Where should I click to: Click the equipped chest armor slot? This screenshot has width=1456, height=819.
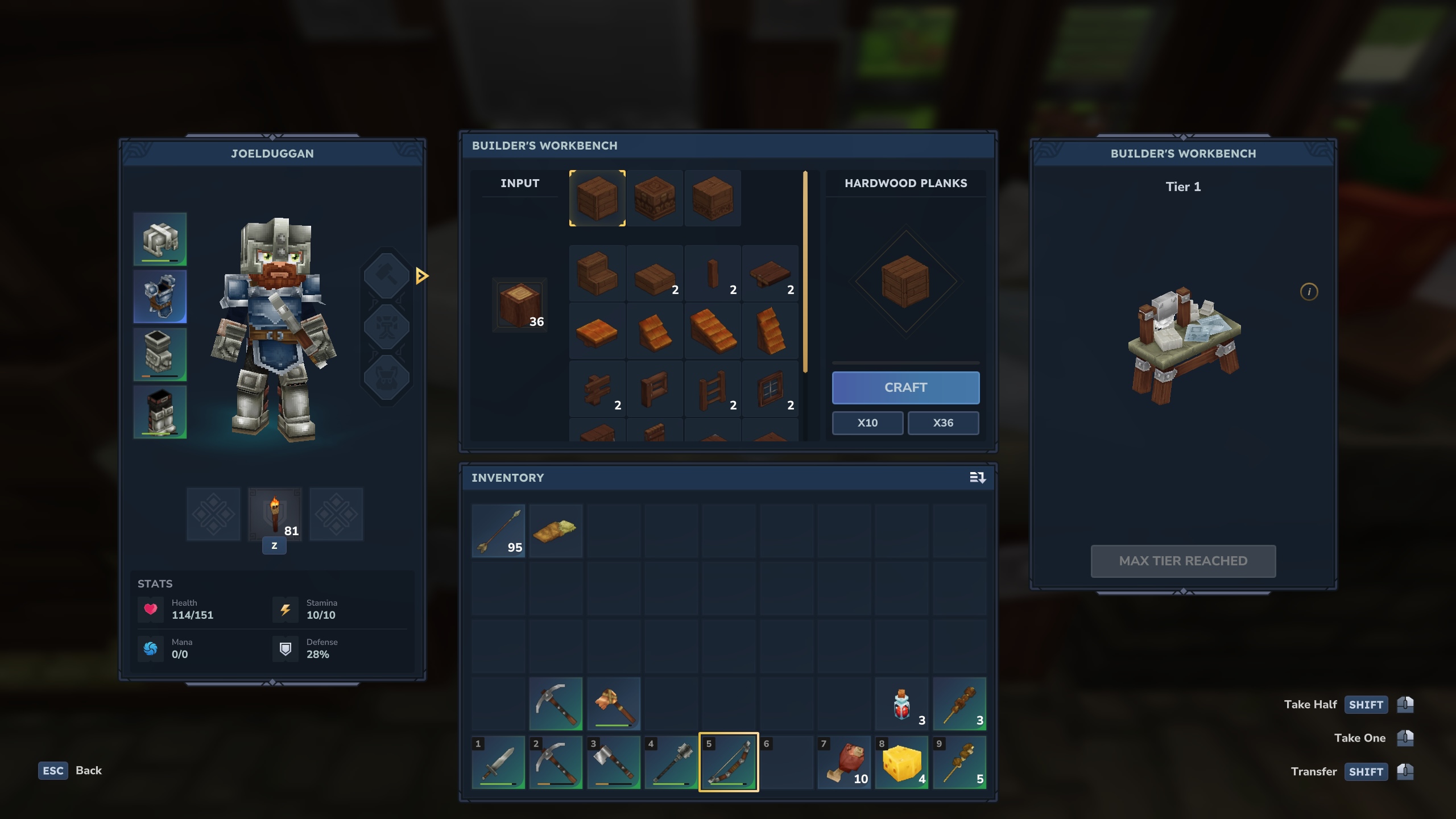pyautogui.click(x=160, y=296)
